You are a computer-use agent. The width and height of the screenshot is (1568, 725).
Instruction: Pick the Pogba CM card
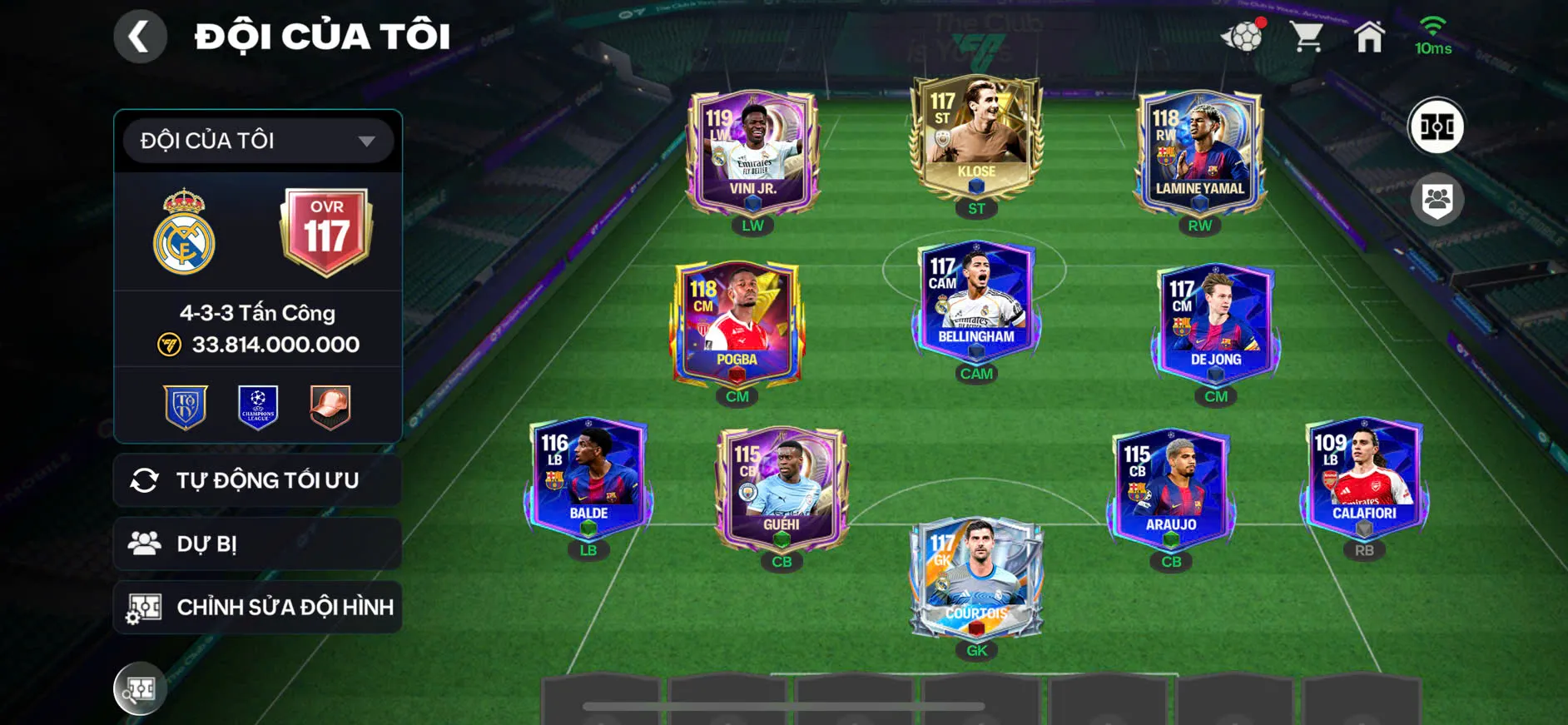(x=737, y=325)
